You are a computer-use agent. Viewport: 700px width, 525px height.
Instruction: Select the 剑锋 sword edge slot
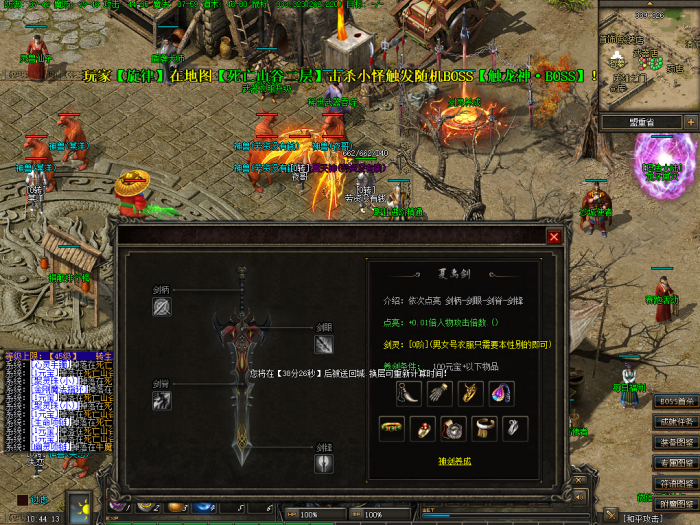(323, 463)
